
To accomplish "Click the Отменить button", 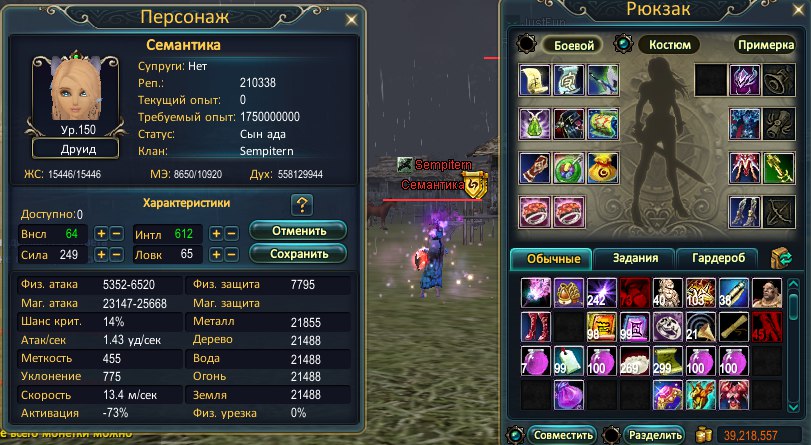I will [298, 231].
